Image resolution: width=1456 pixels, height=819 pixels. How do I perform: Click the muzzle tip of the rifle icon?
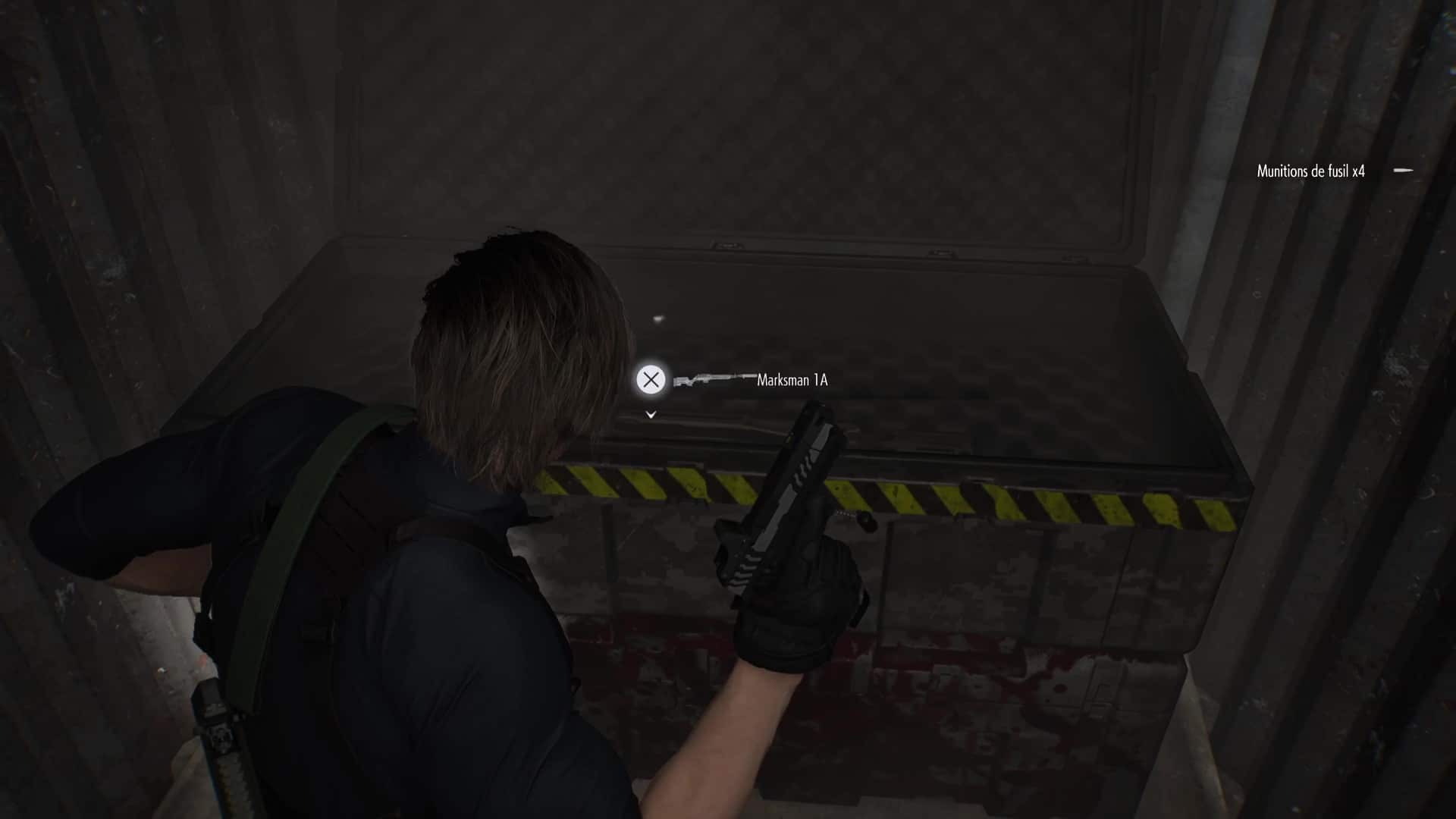coord(755,375)
